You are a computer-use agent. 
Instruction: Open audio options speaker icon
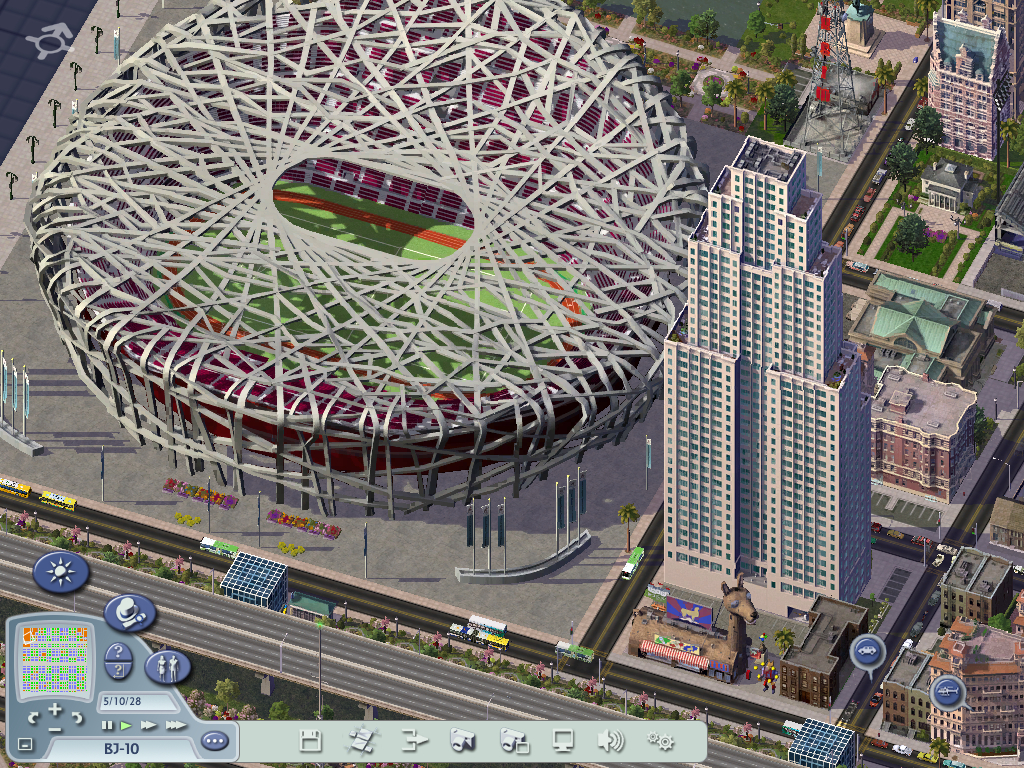(x=610, y=741)
